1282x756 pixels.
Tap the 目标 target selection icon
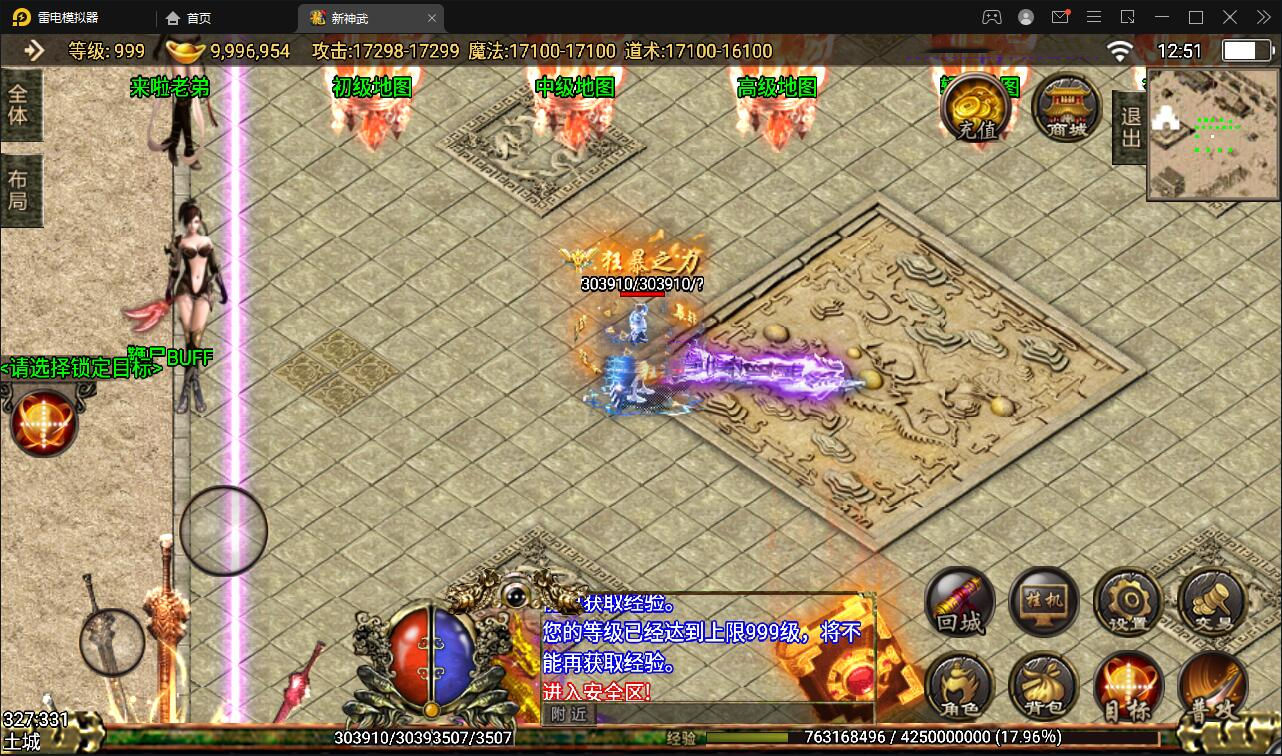(x=1127, y=687)
